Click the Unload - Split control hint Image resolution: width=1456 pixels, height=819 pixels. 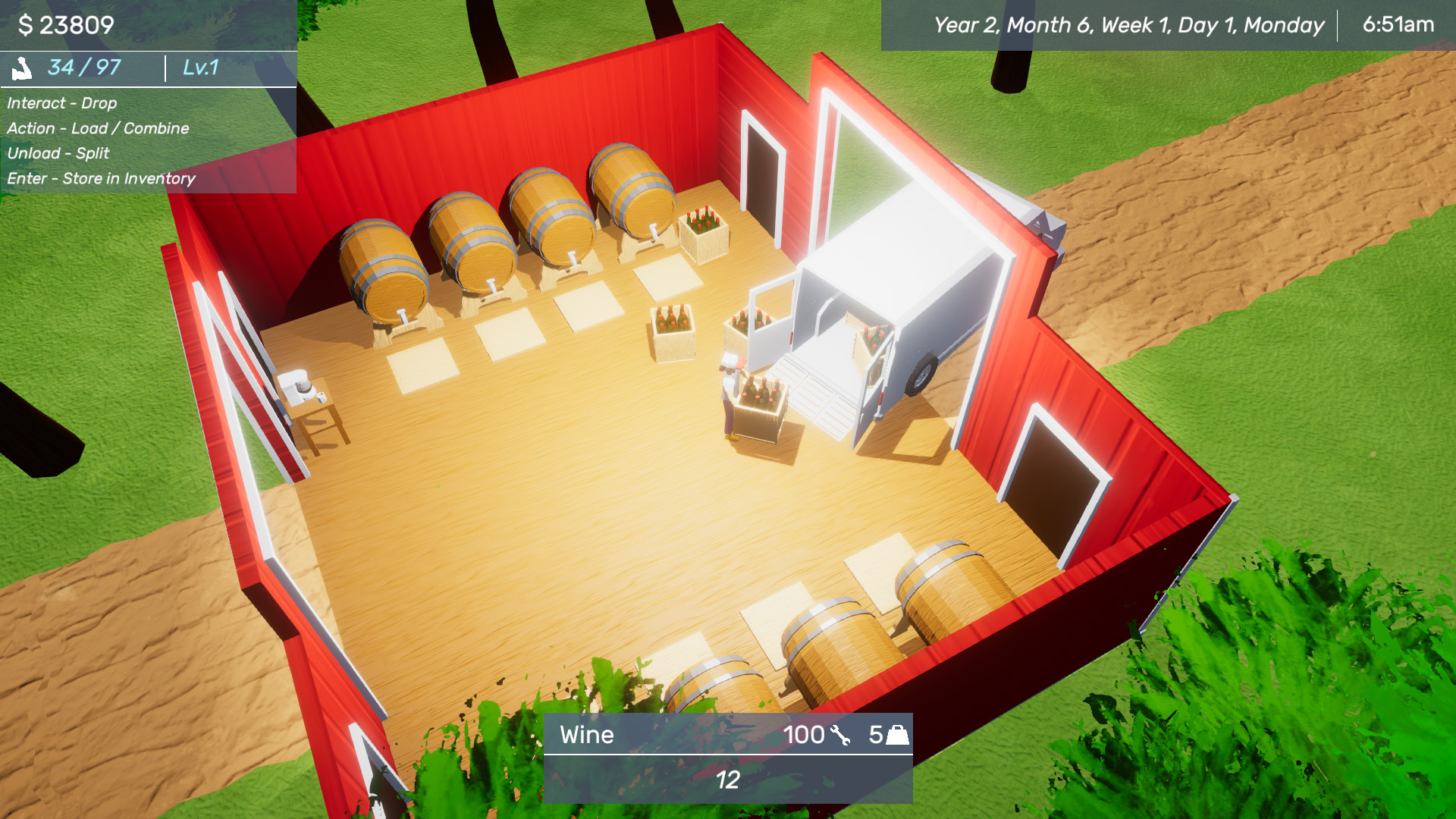tap(58, 153)
